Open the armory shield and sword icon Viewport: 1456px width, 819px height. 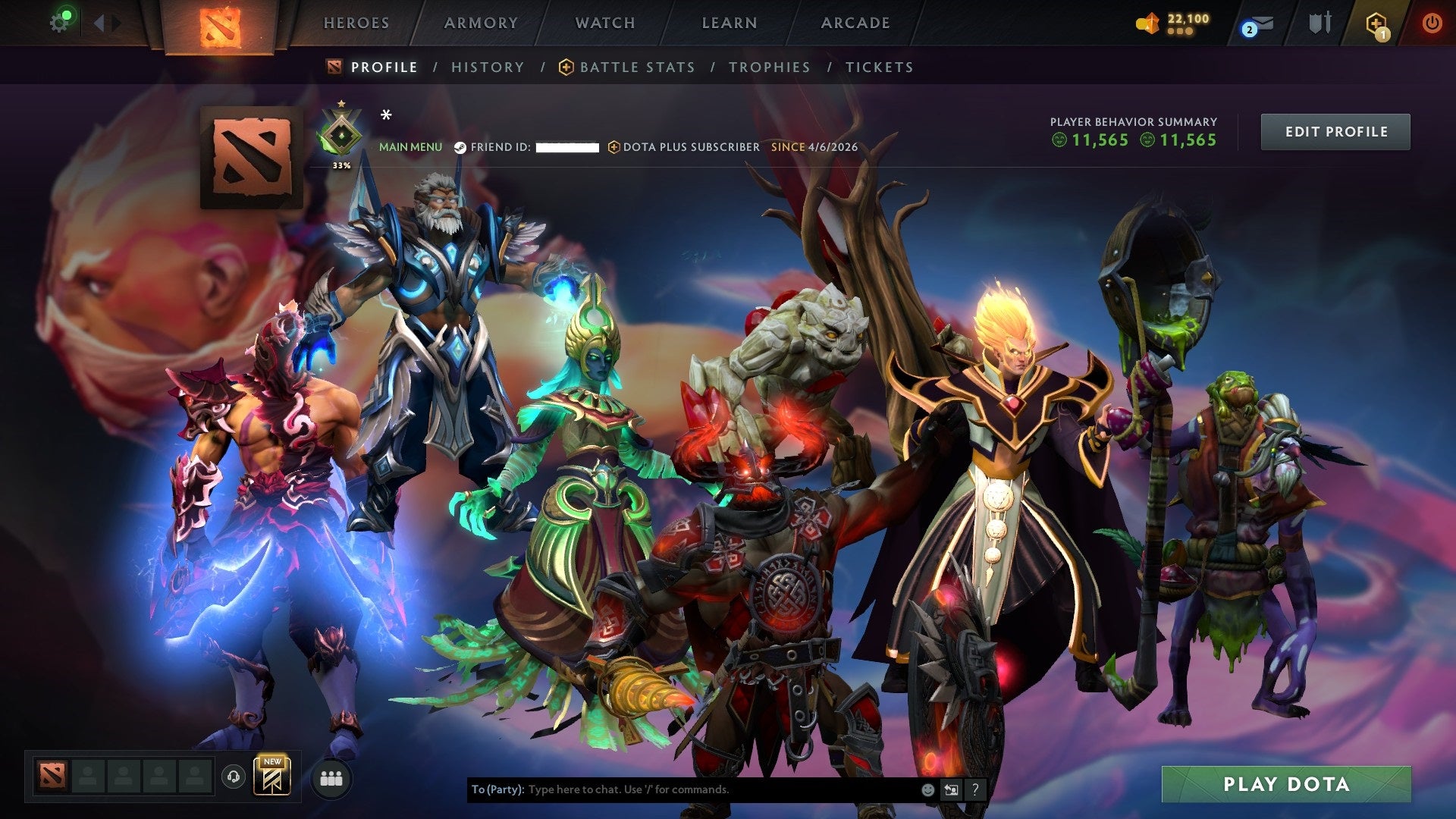pos(1321,23)
